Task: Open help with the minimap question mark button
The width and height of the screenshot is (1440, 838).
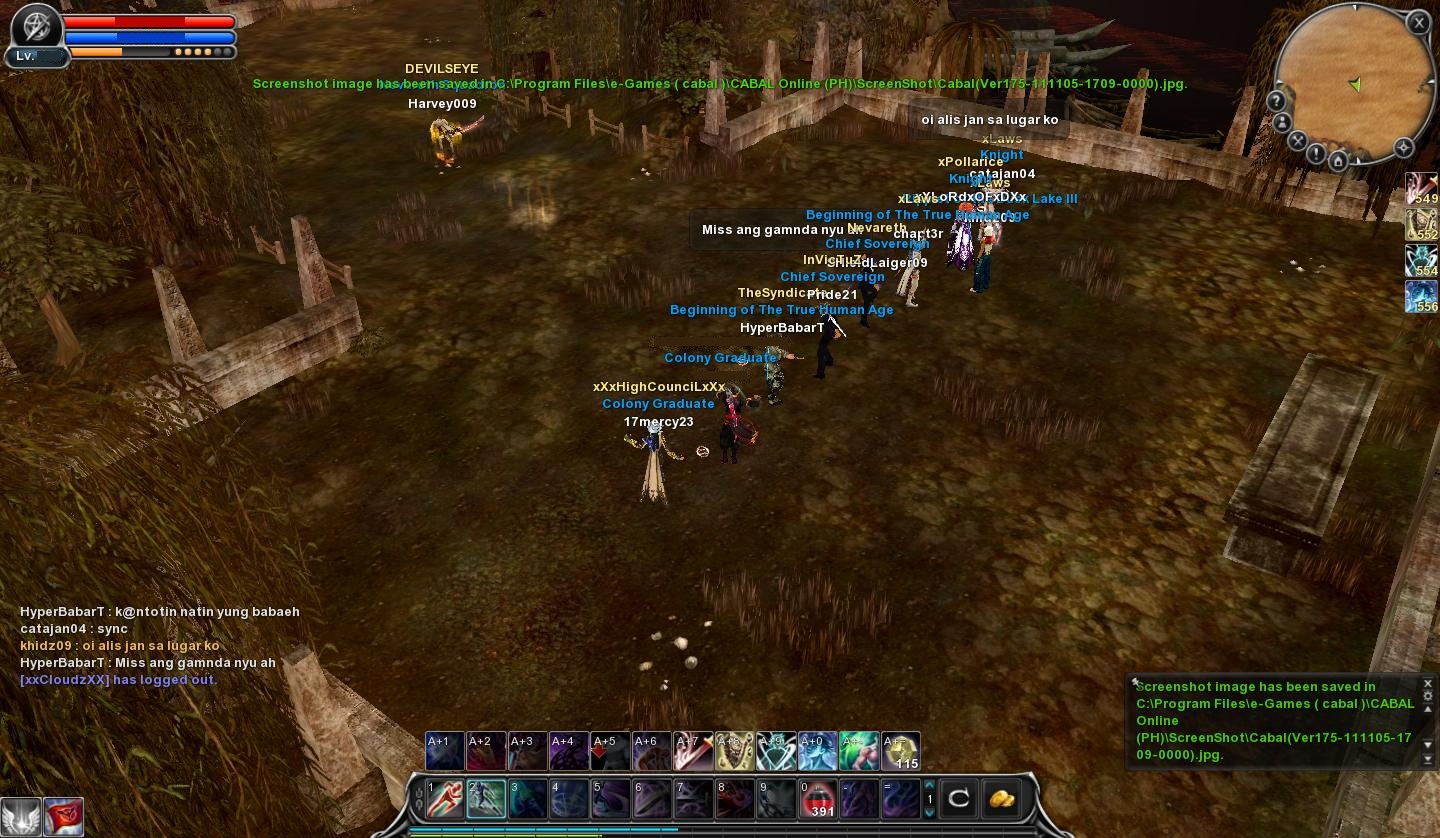Action: 1276,101
